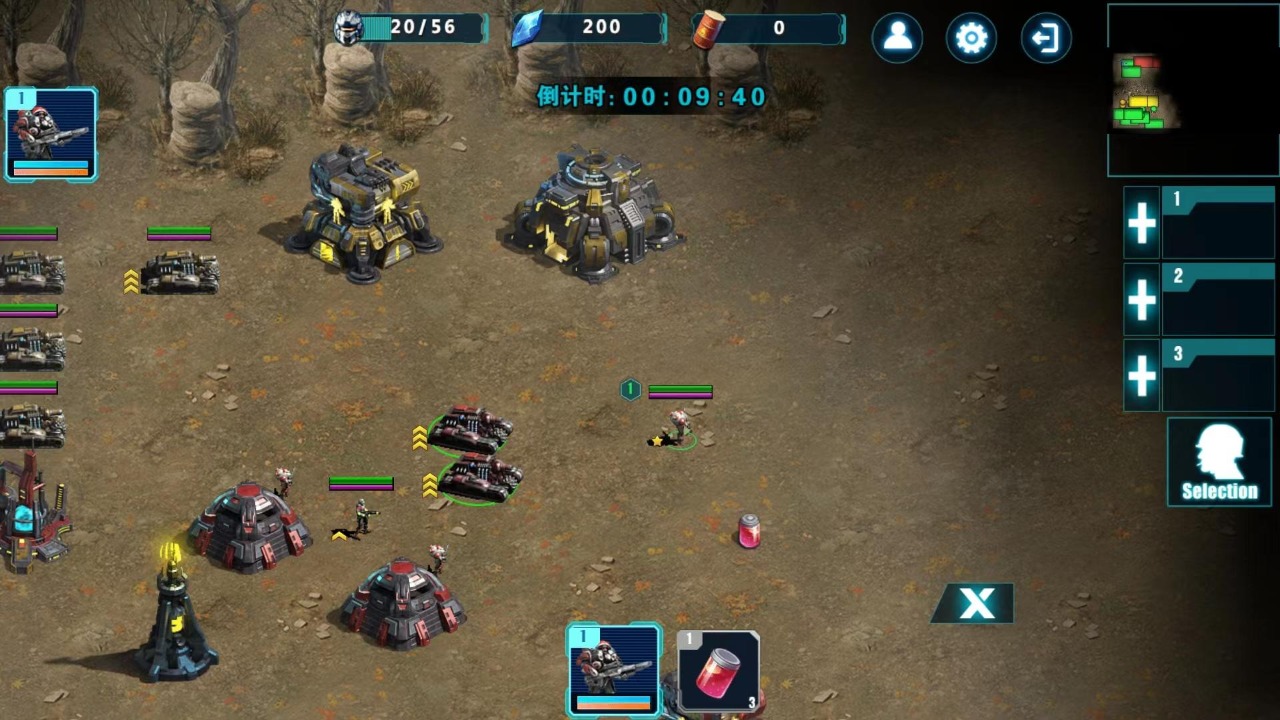Open the gear settings menu
This screenshot has width=1280, height=720.
pyautogui.click(x=971, y=38)
